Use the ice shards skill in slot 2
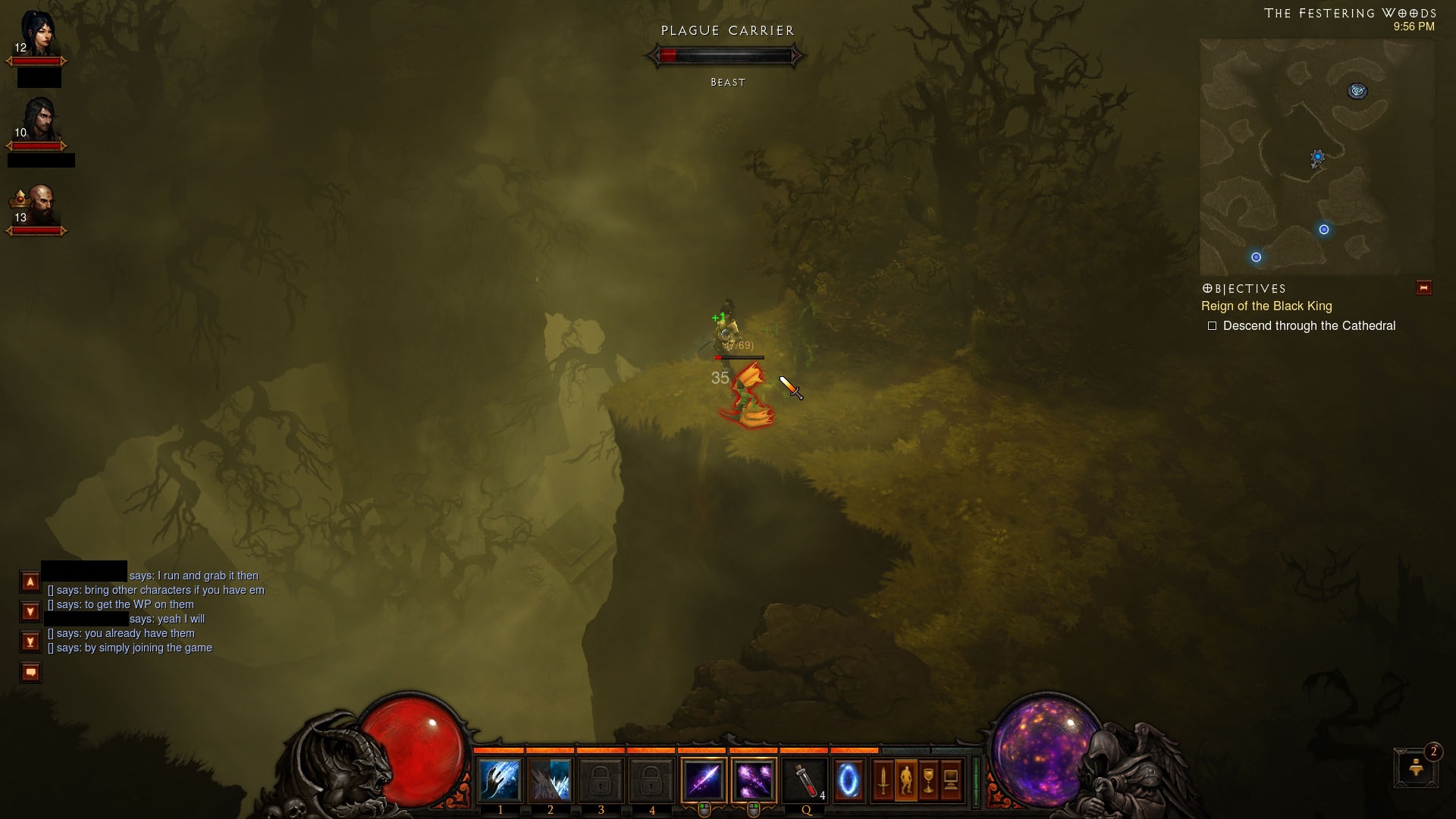The image size is (1456, 819). coord(551,780)
